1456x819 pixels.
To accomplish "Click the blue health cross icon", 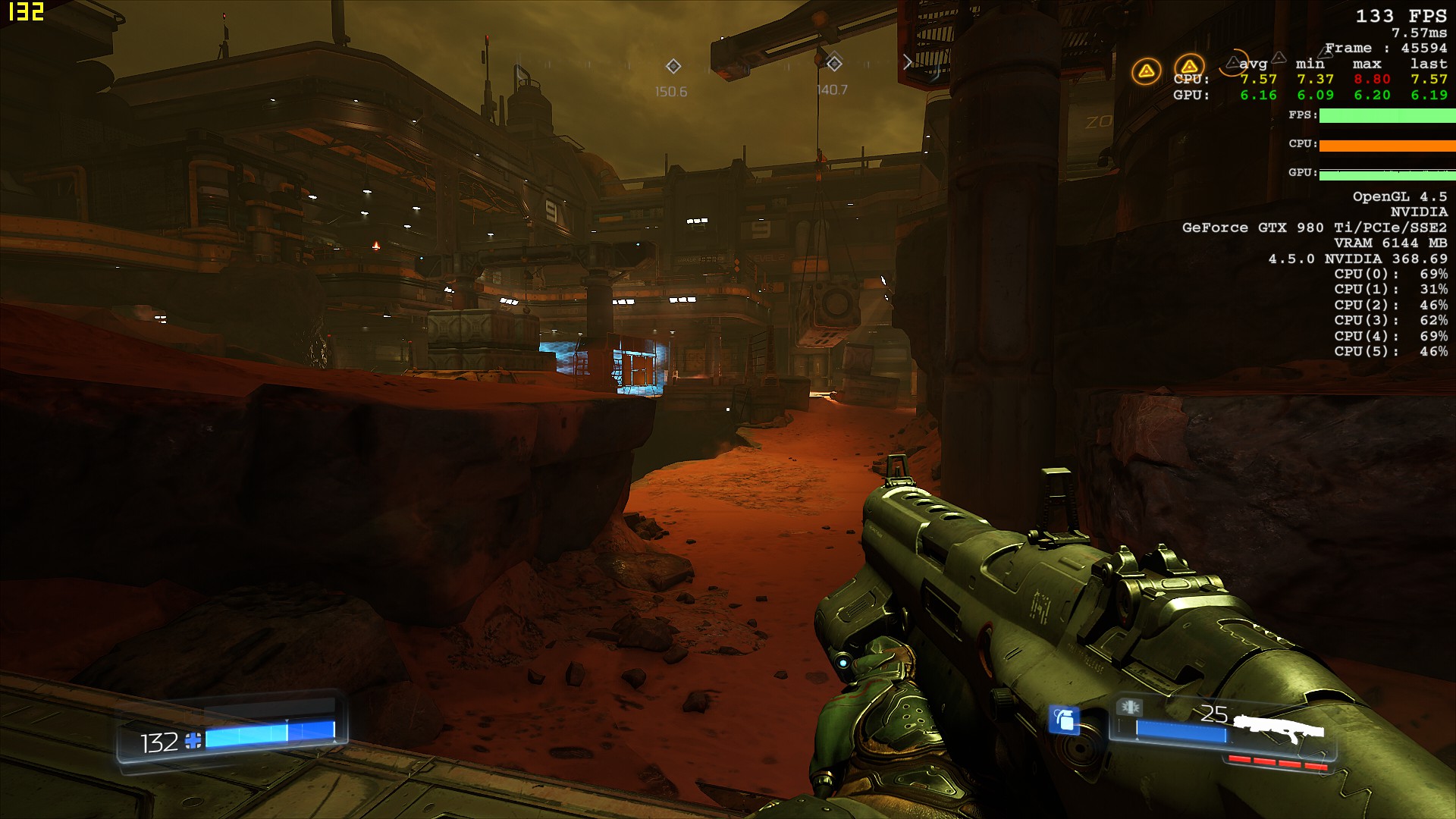I will pyautogui.click(x=193, y=741).
